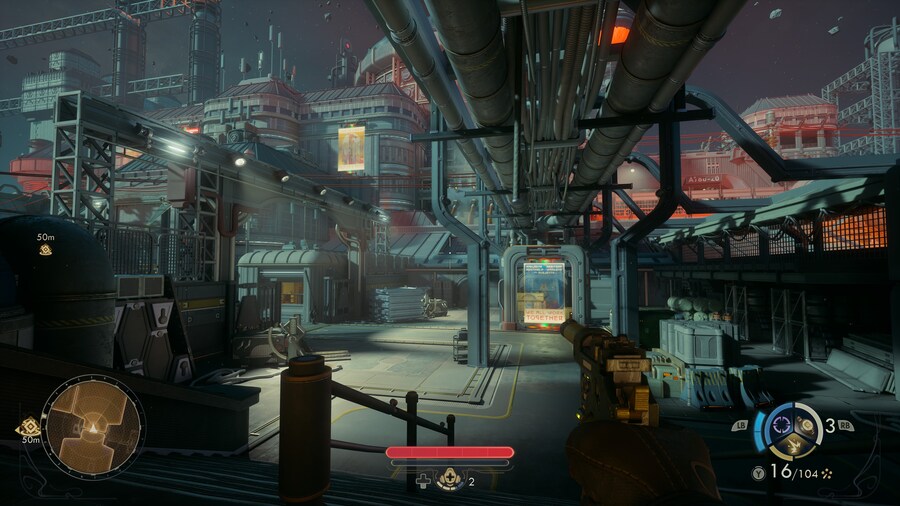
Task: Open the circular orange minimap
Action: coord(94,426)
